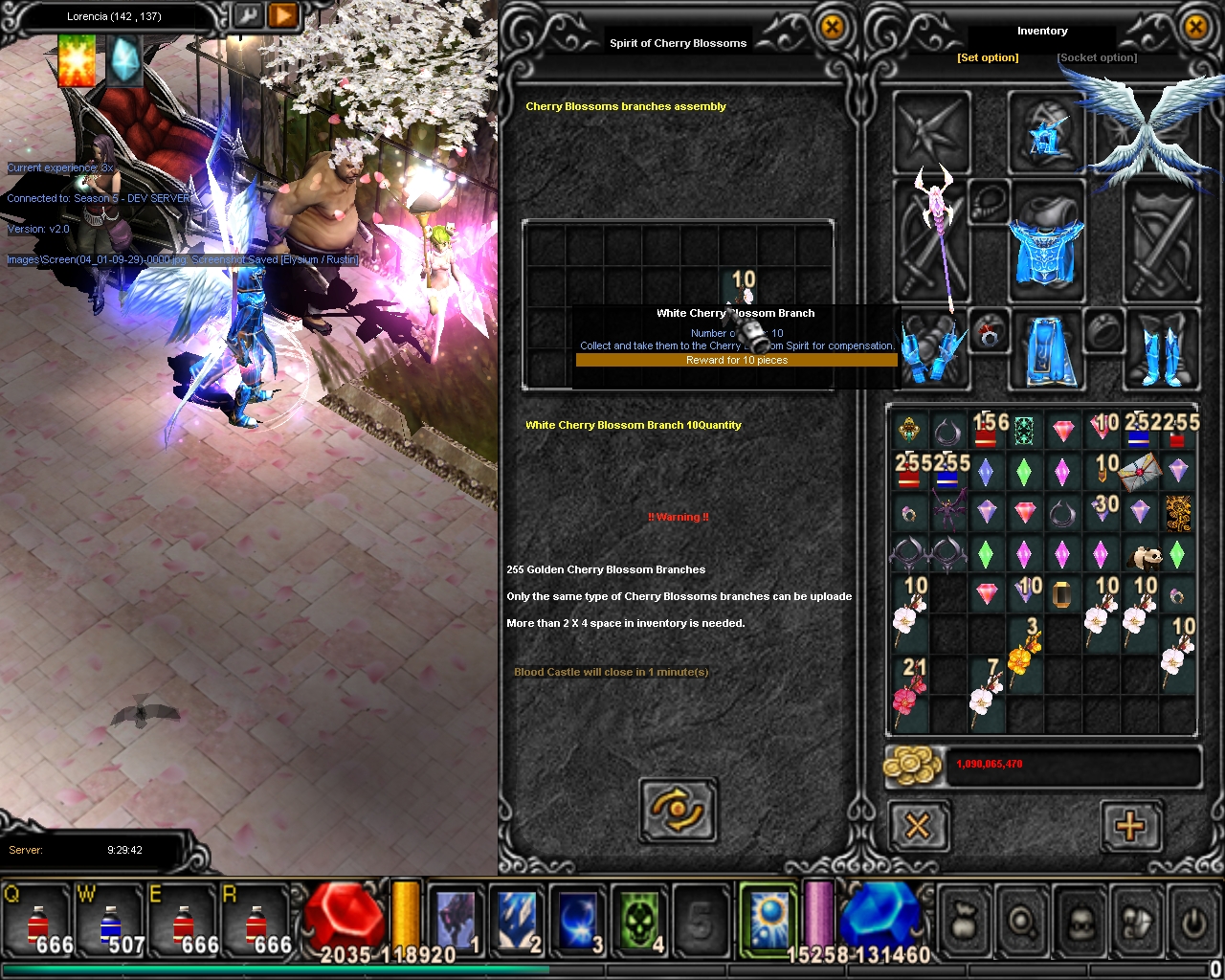Click the gold plus button below zen

click(1129, 825)
